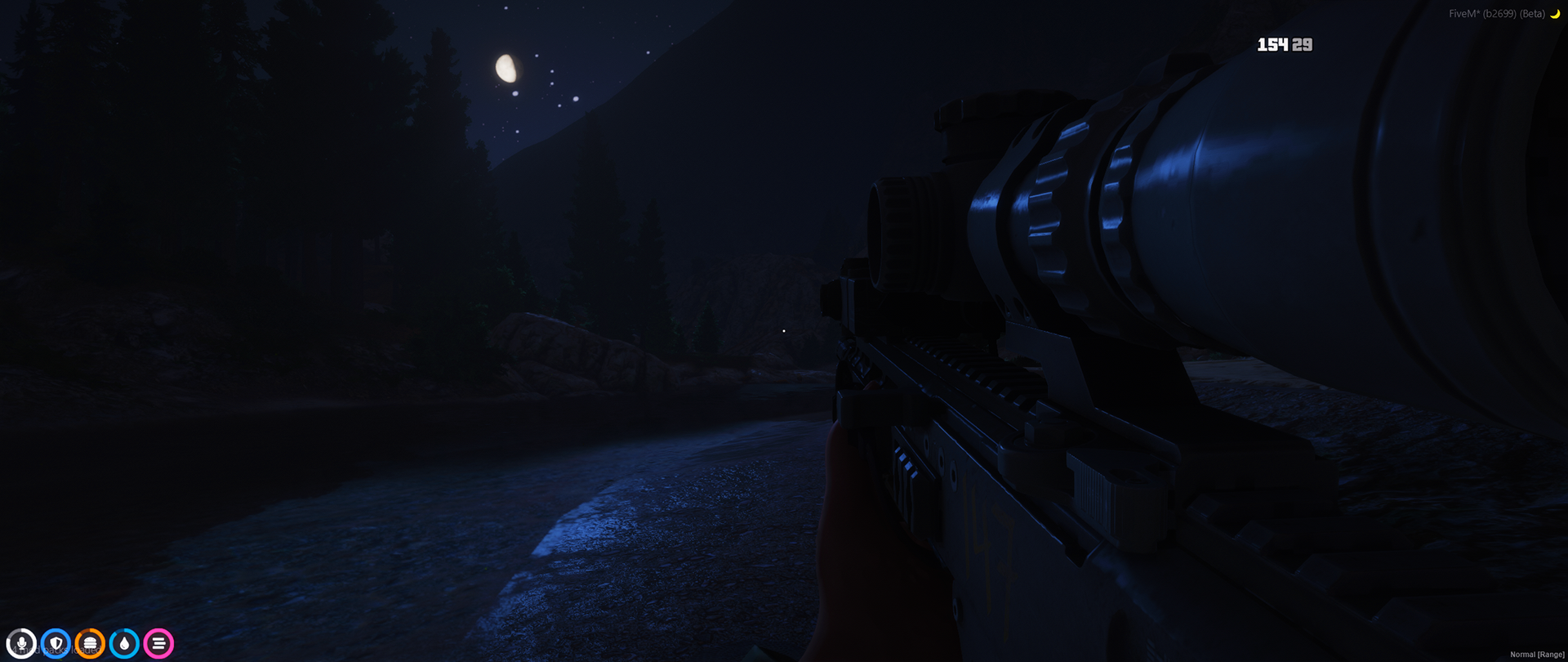Click the yellow moon icon top right
This screenshot has height=662, width=1568.
(x=1555, y=13)
